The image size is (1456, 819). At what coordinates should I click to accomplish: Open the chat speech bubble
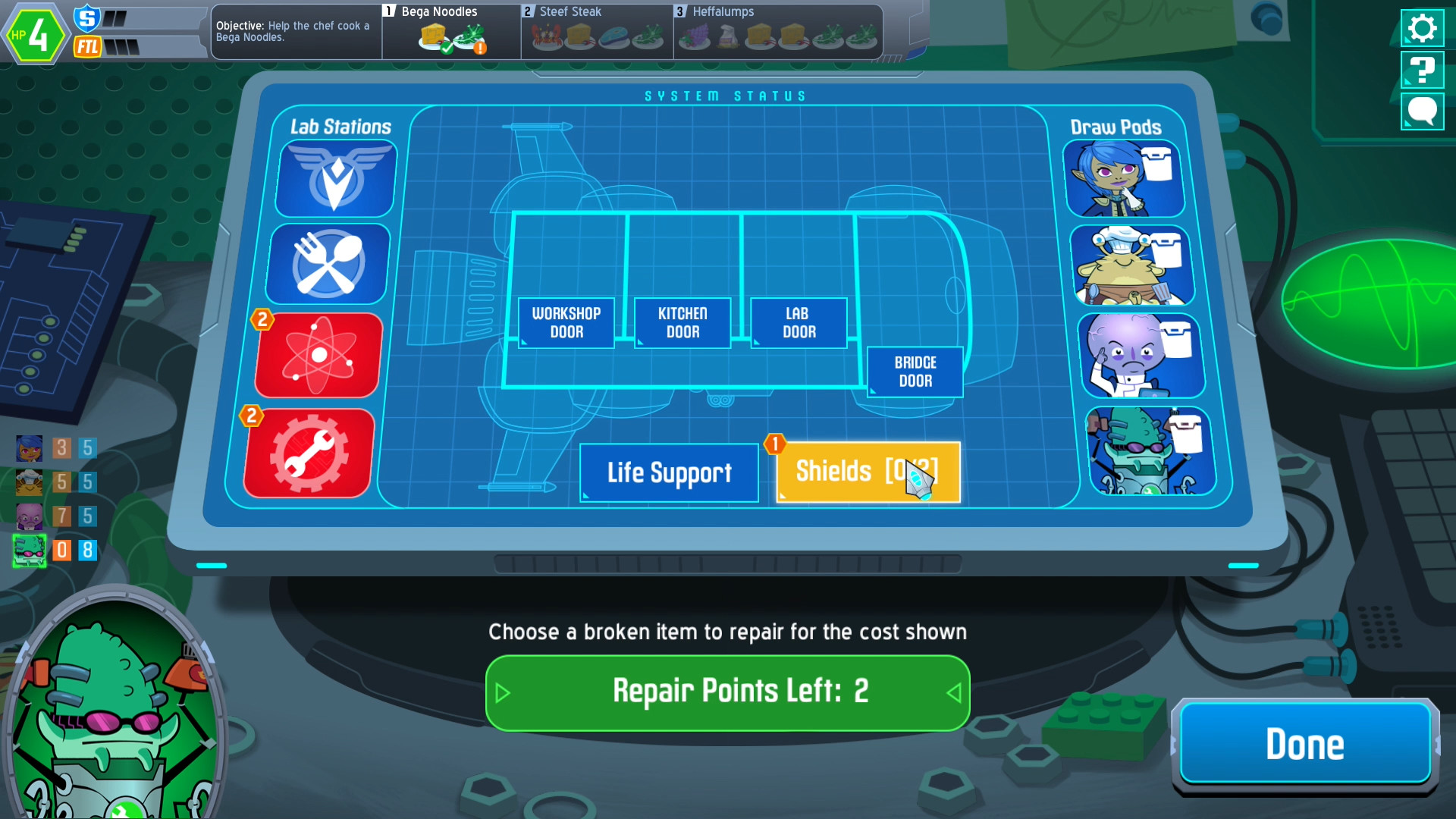[x=1422, y=111]
